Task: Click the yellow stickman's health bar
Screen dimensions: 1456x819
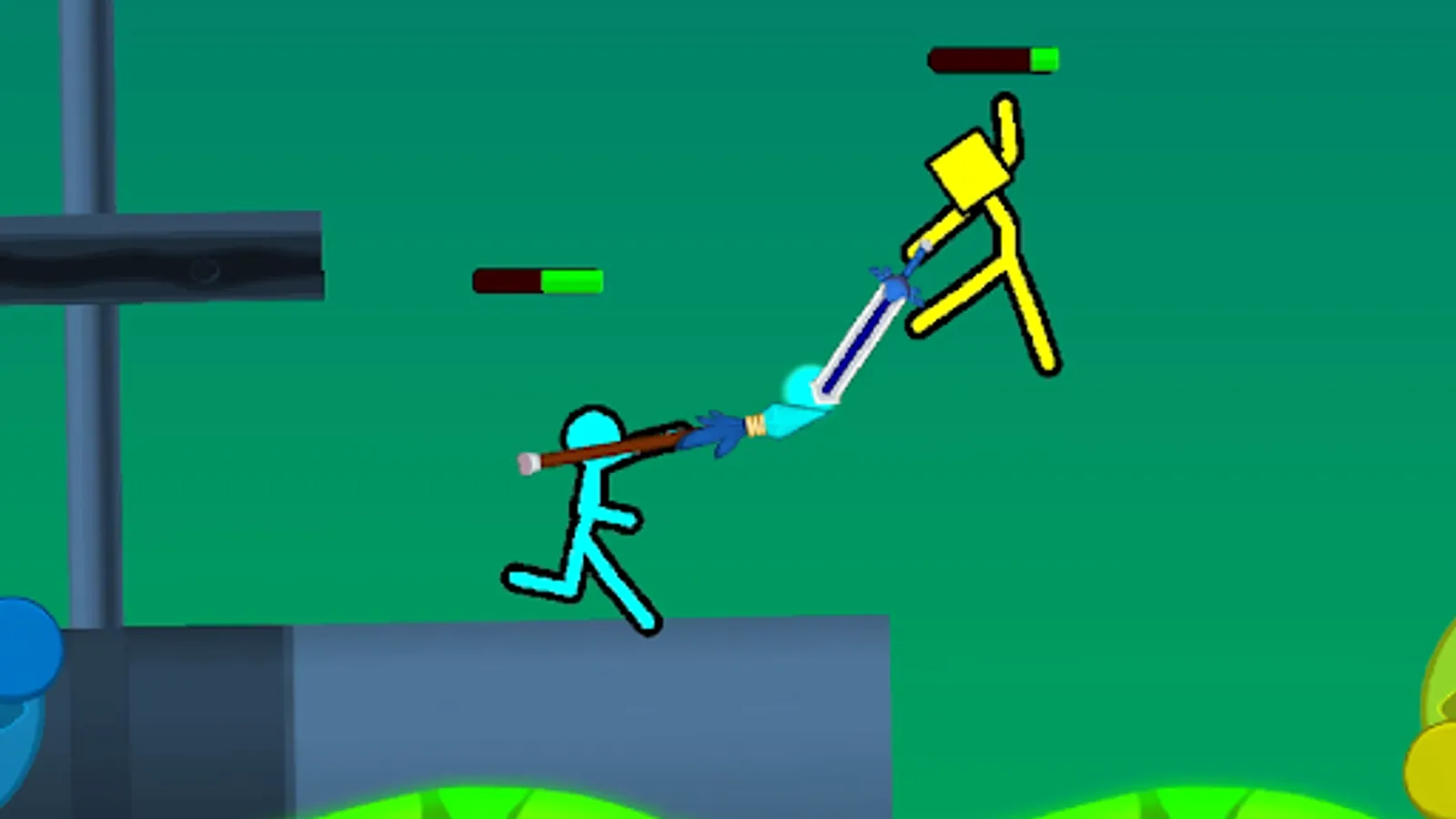Action: 992,57
